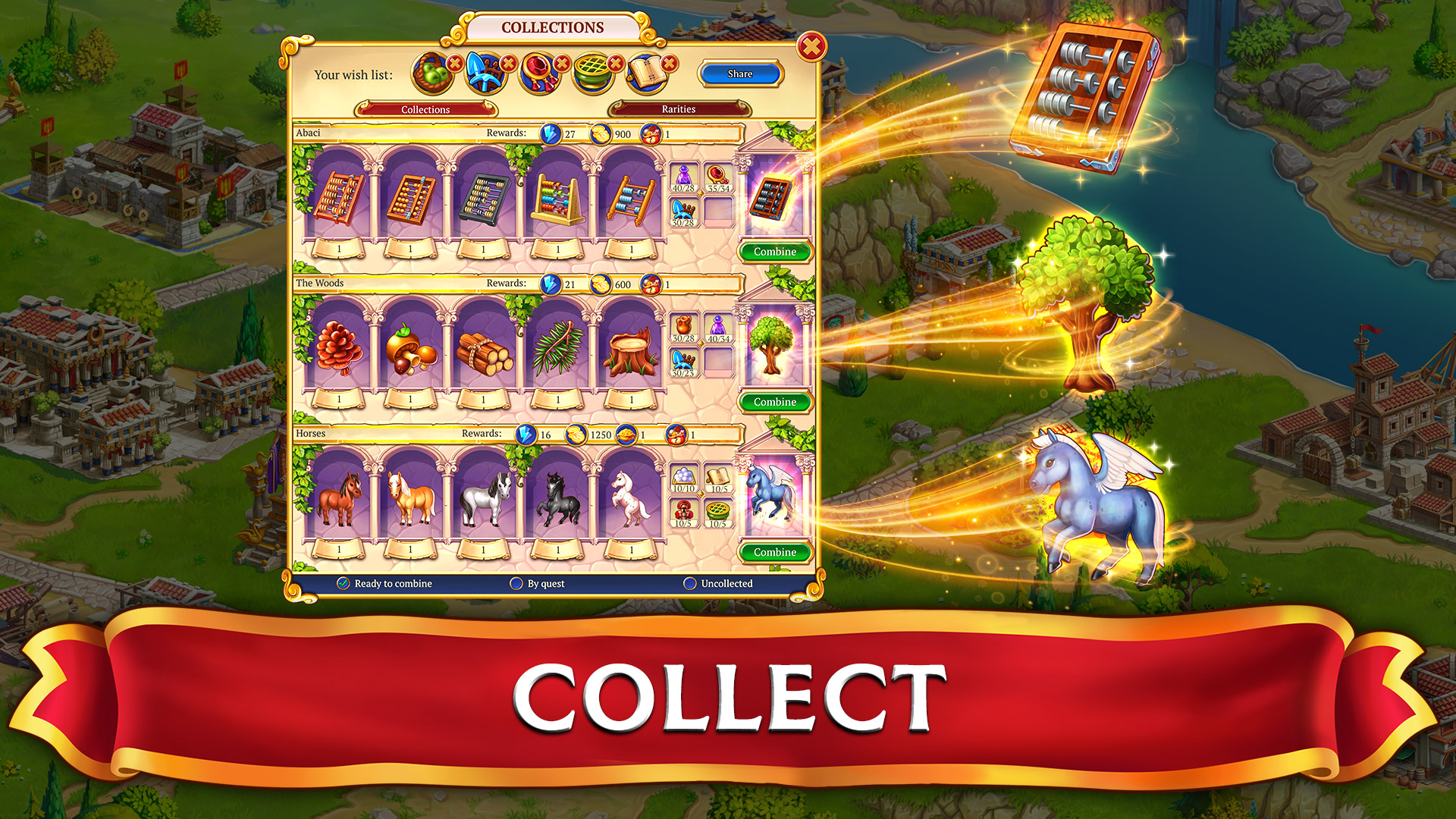The width and height of the screenshot is (1456, 819).
Task: Click the Share button
Action: tap(739, 74)
